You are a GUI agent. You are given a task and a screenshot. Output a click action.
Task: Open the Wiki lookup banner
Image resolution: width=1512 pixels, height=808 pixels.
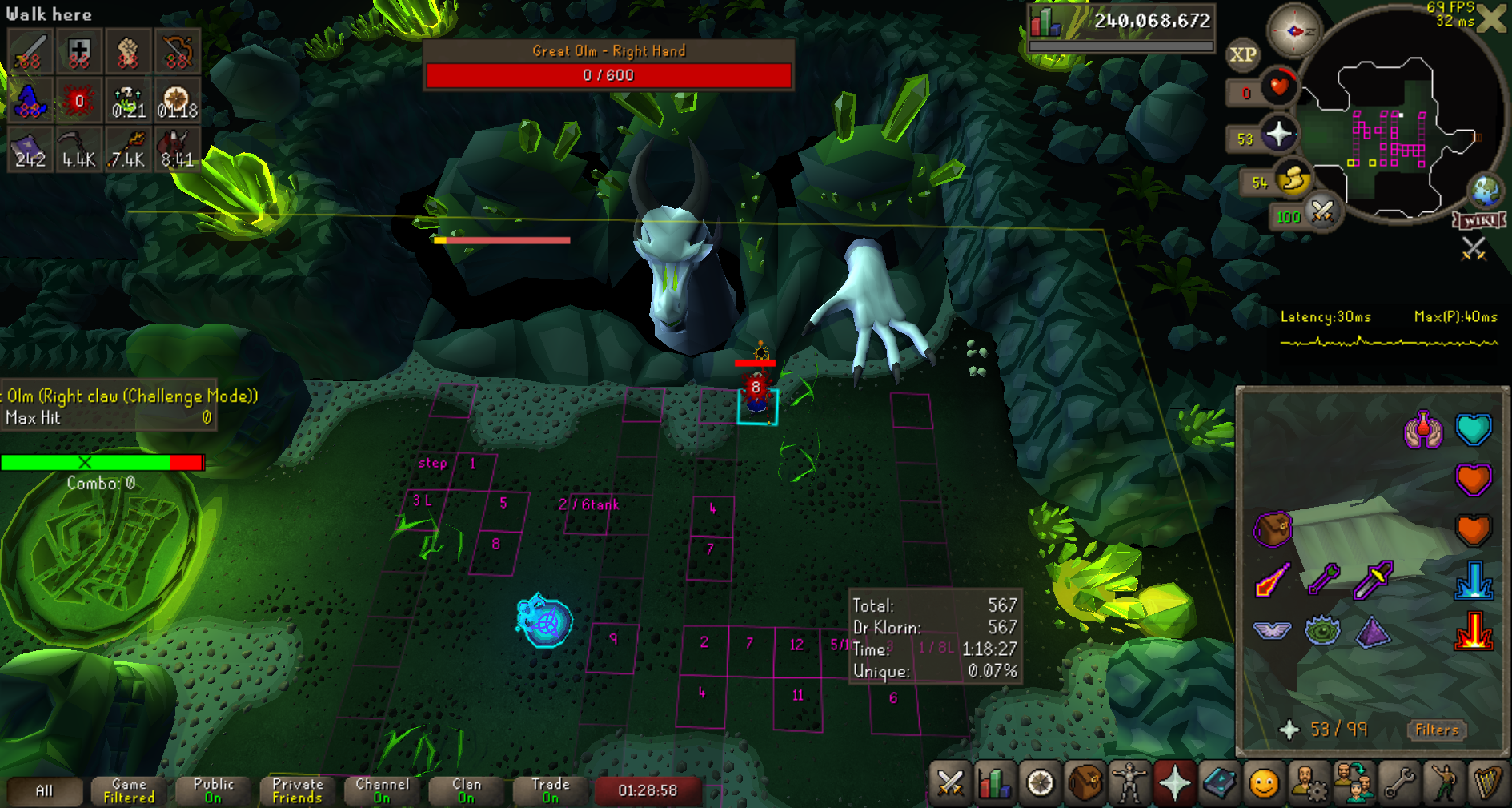[x=1480, y=220]
